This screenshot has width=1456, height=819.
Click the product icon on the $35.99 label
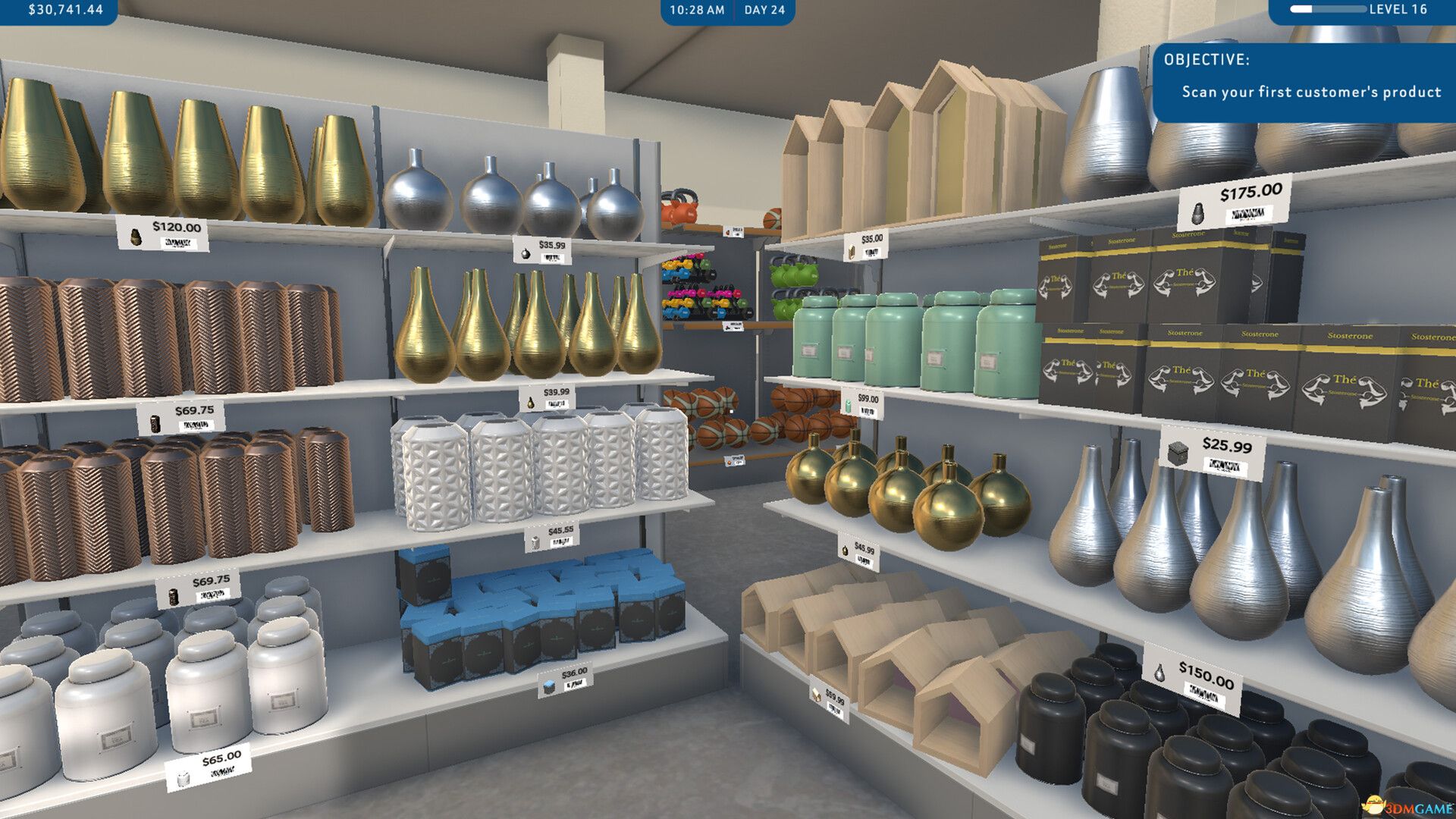pos(526,253)
